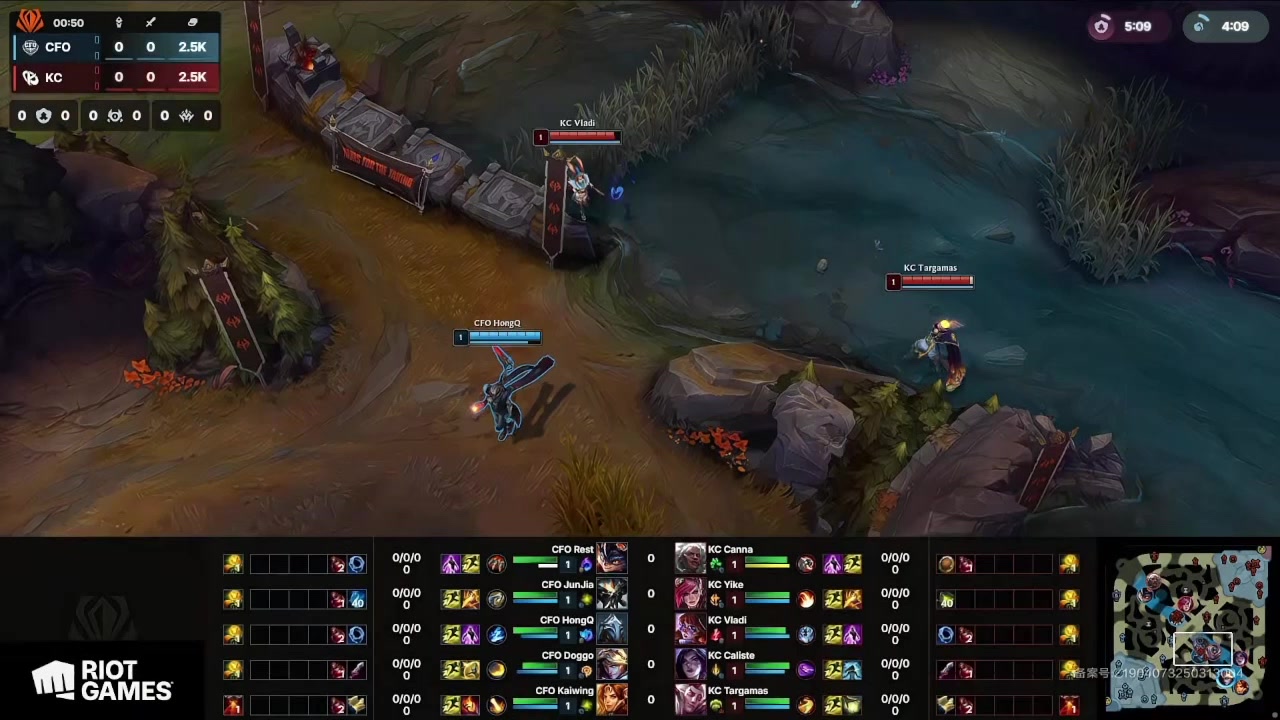Click KC Yike's champion portrait
Screen dimensions: 1280x720
click(x=690, y=594)
